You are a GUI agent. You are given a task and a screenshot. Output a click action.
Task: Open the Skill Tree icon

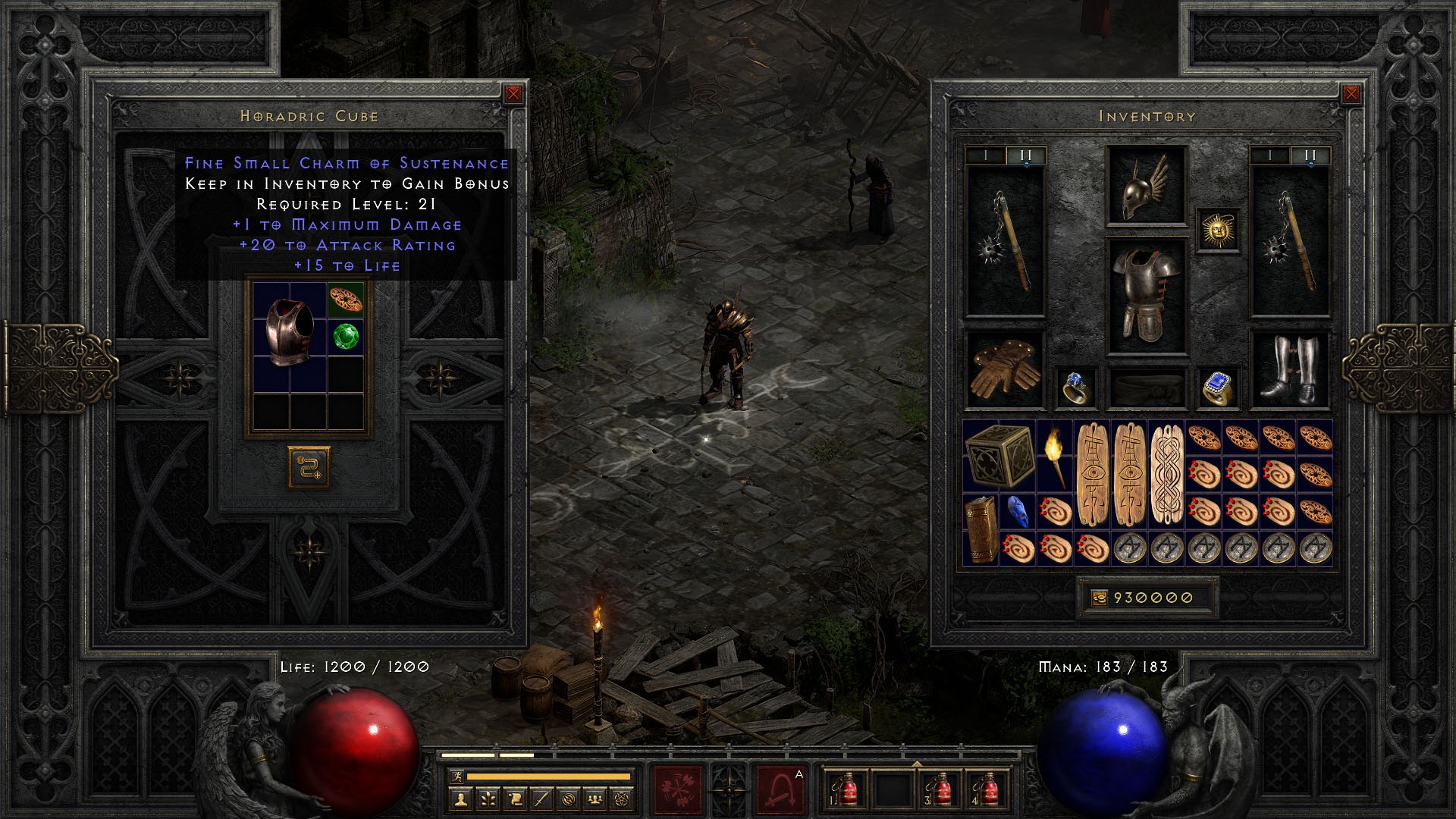tap(489, 800)
